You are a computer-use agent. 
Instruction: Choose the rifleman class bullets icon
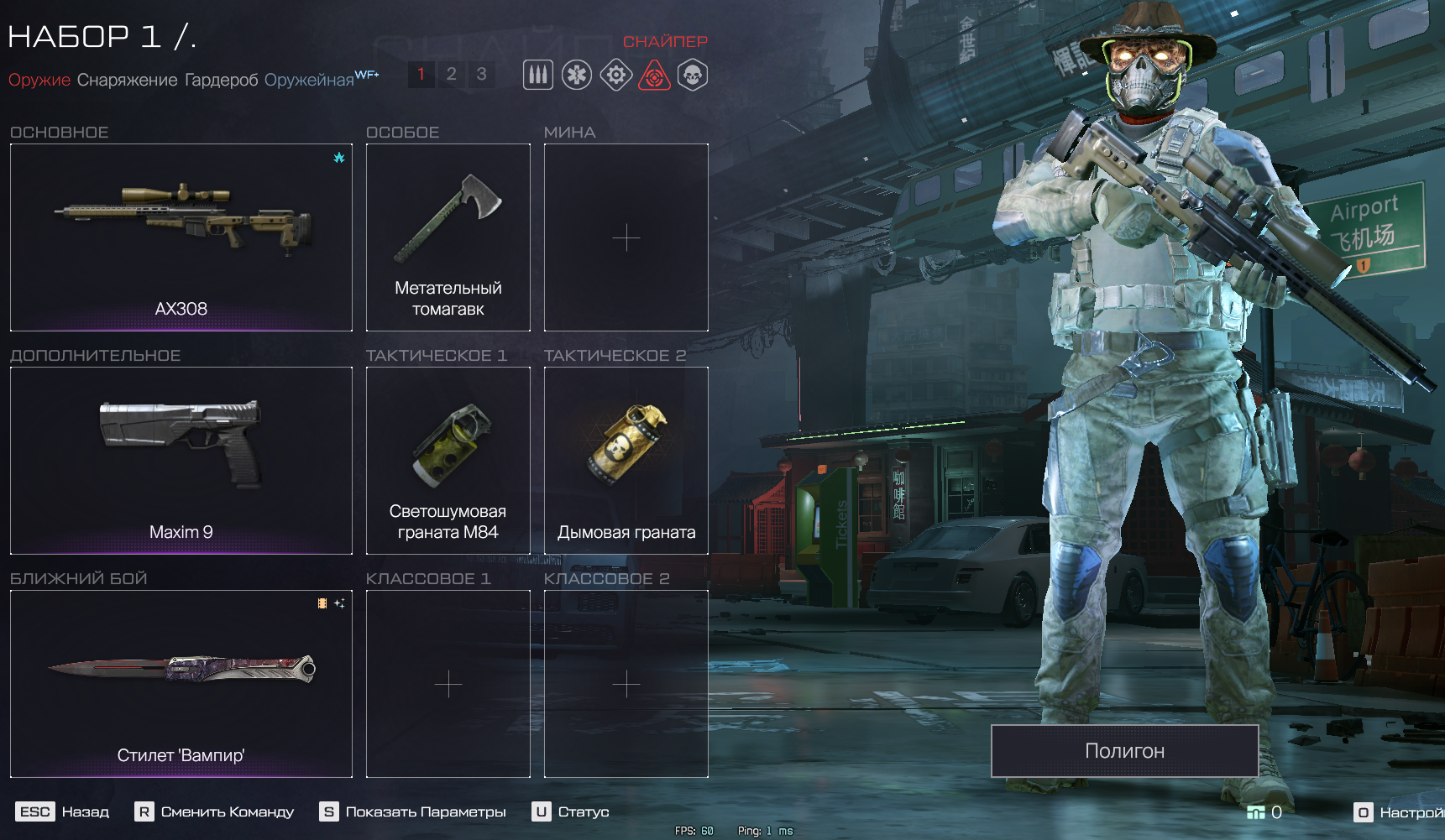pos(538,76)
